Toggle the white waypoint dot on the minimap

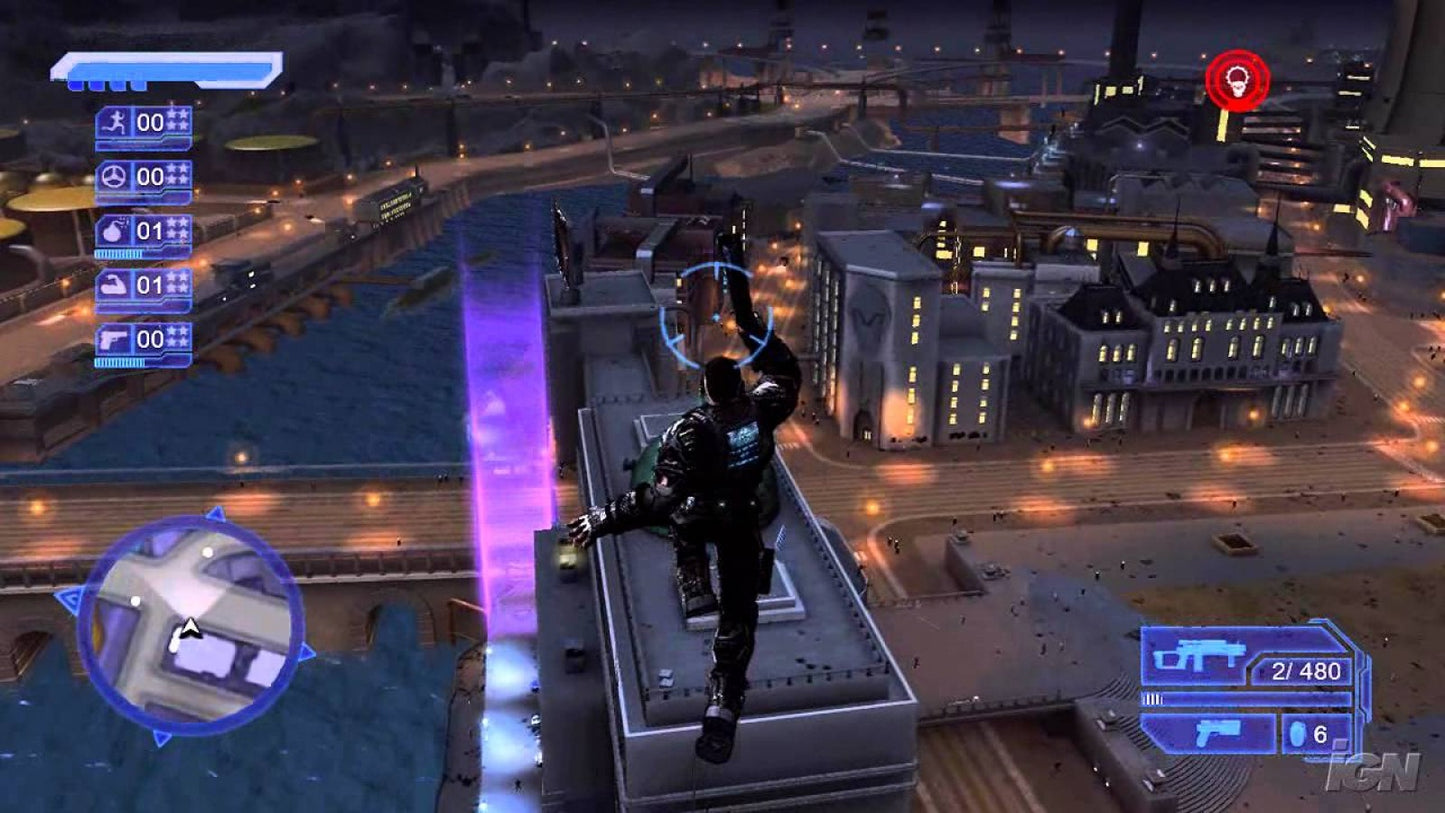click(207, 551)
